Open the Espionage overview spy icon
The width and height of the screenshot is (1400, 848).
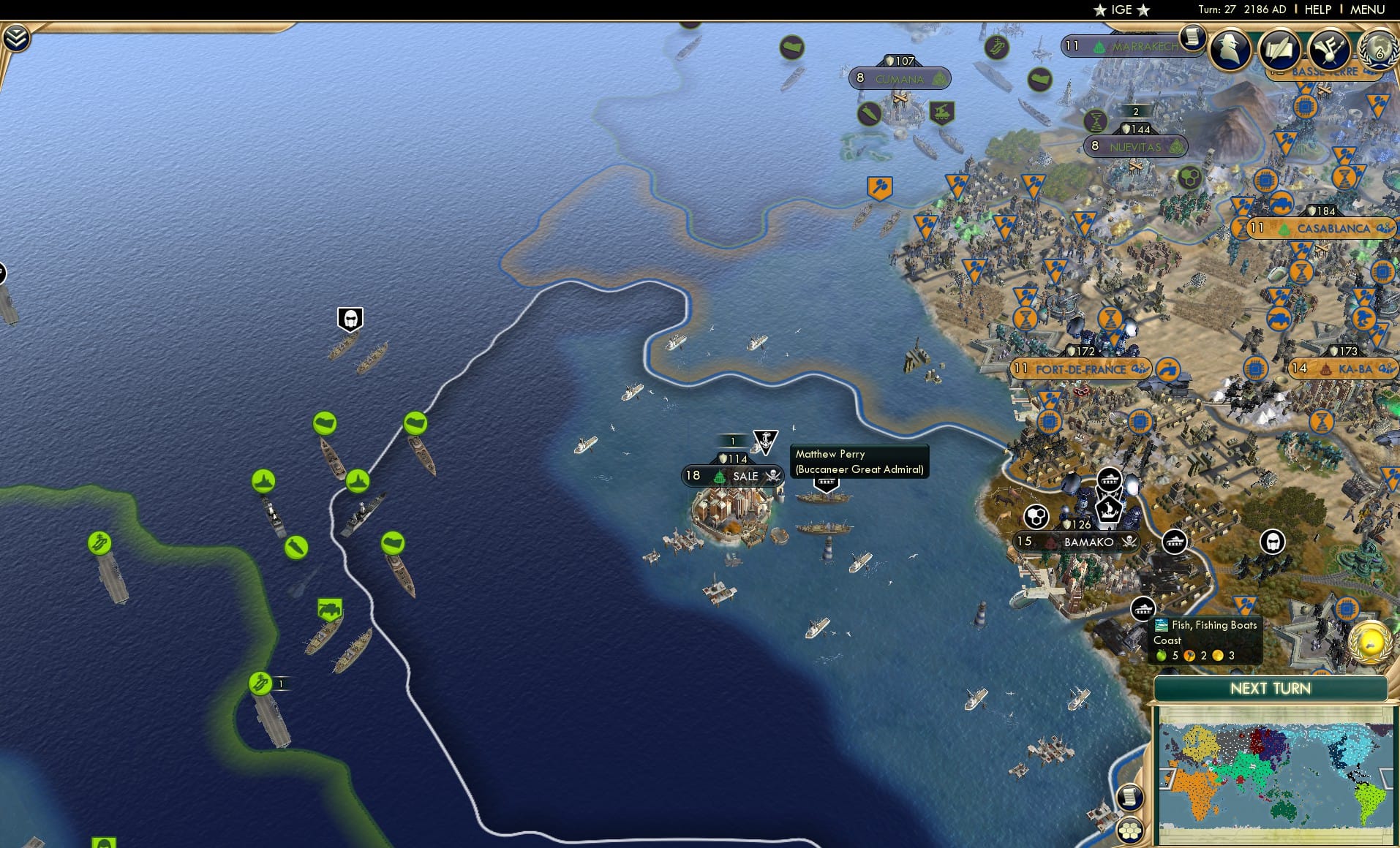1228,50
